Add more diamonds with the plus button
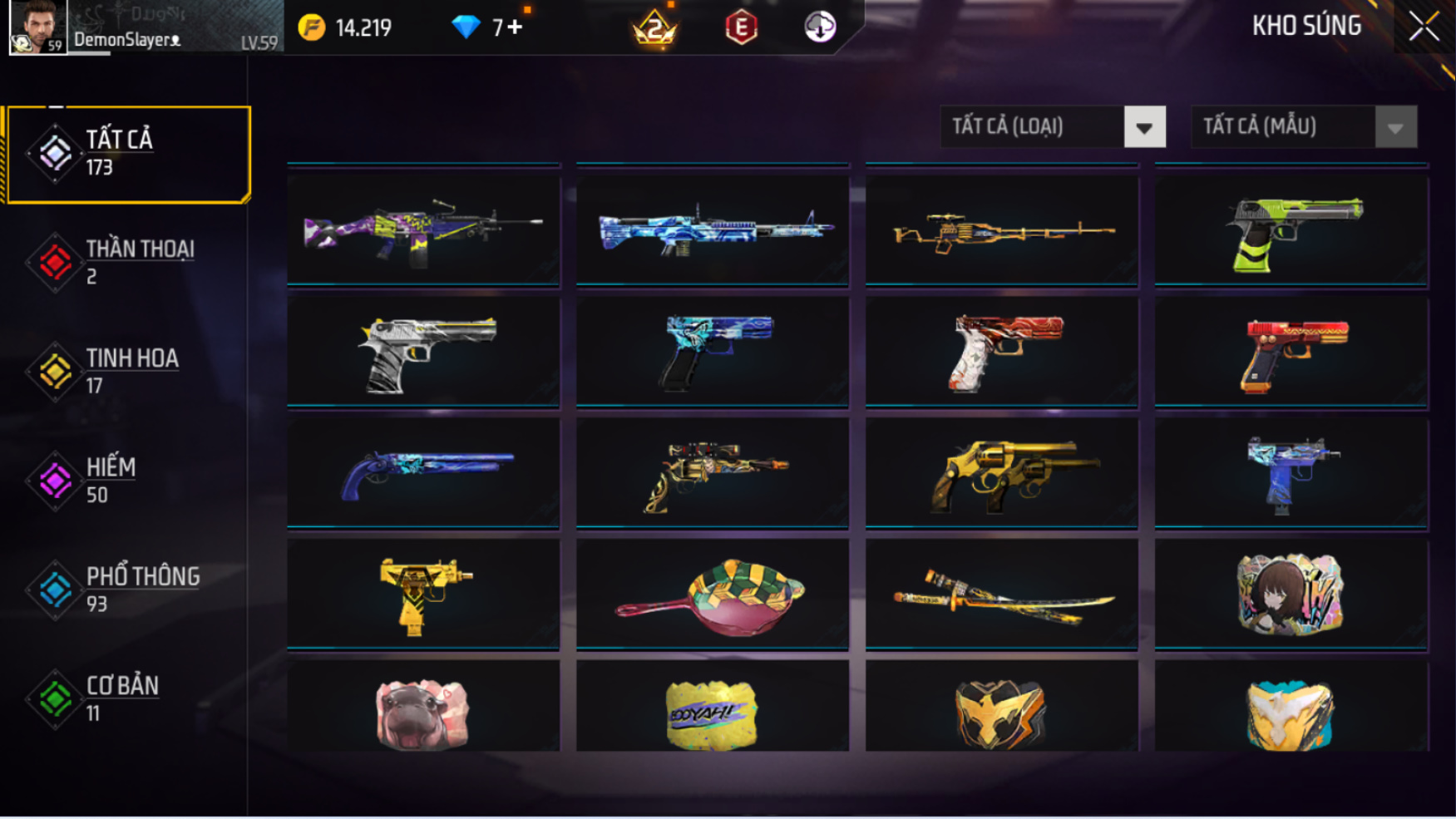 515,27
